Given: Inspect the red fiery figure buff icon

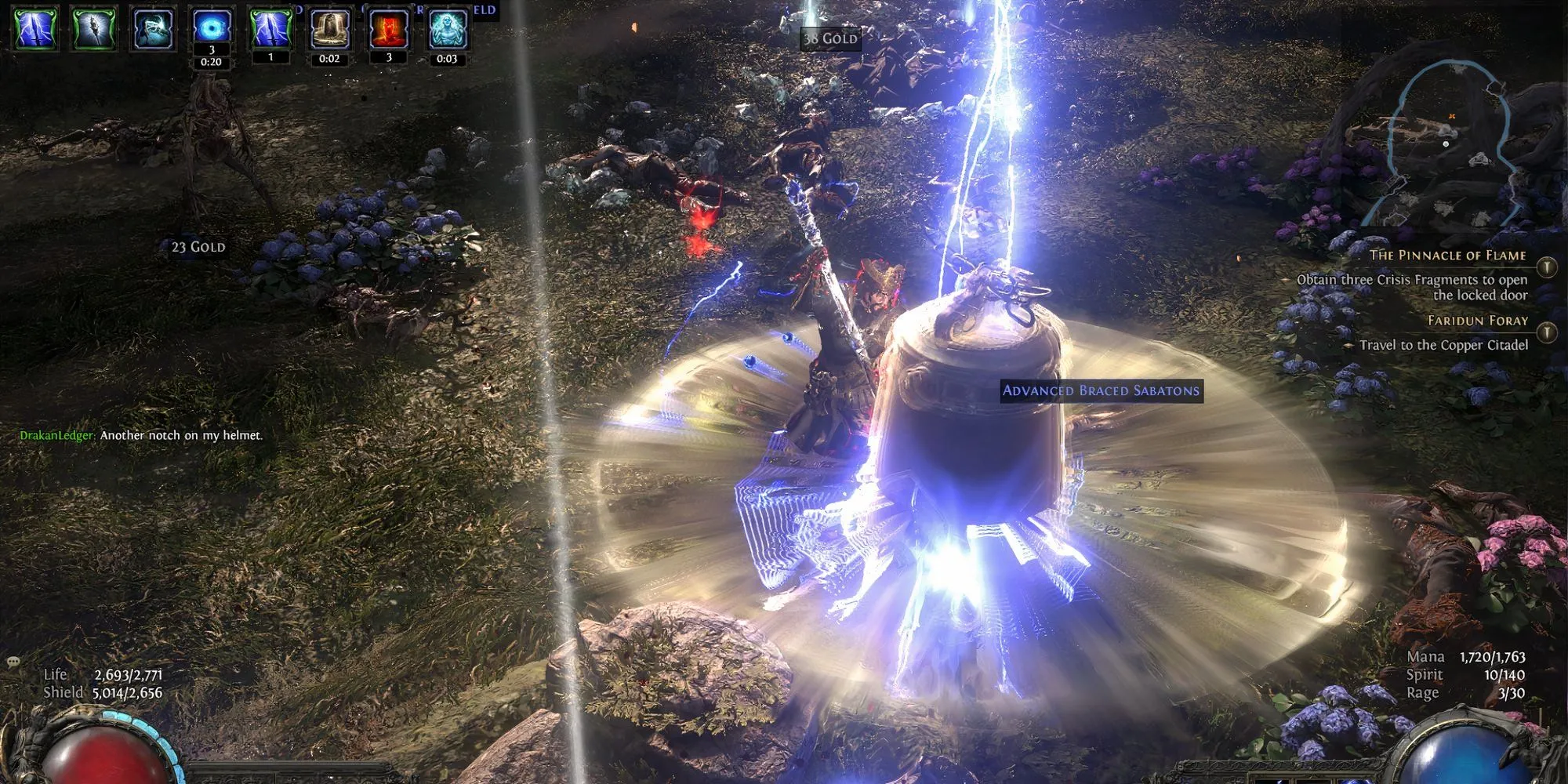Looking at the screenshot, I should point(389,27).
